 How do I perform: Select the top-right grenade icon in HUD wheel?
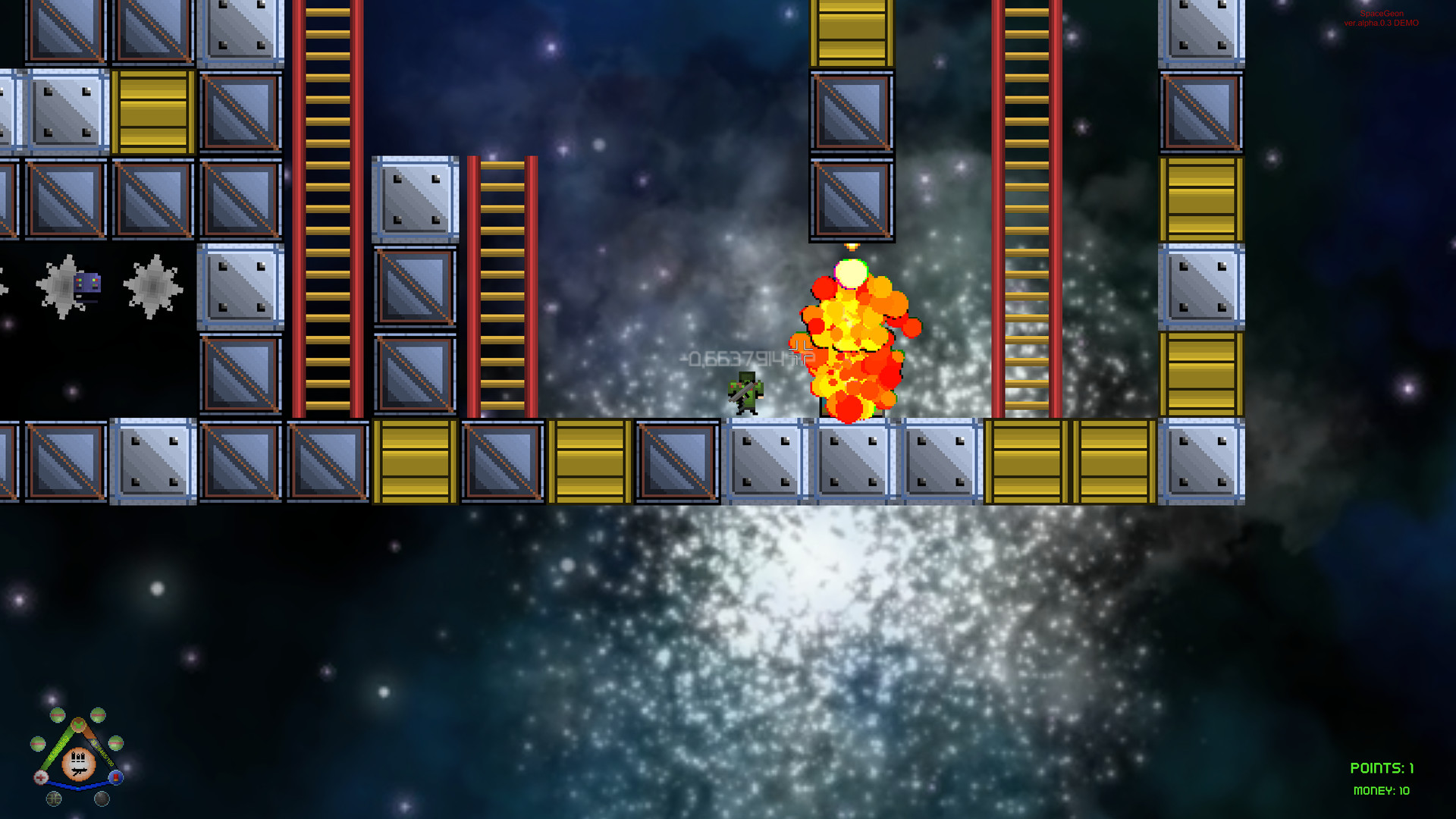[x=99, y=714]
